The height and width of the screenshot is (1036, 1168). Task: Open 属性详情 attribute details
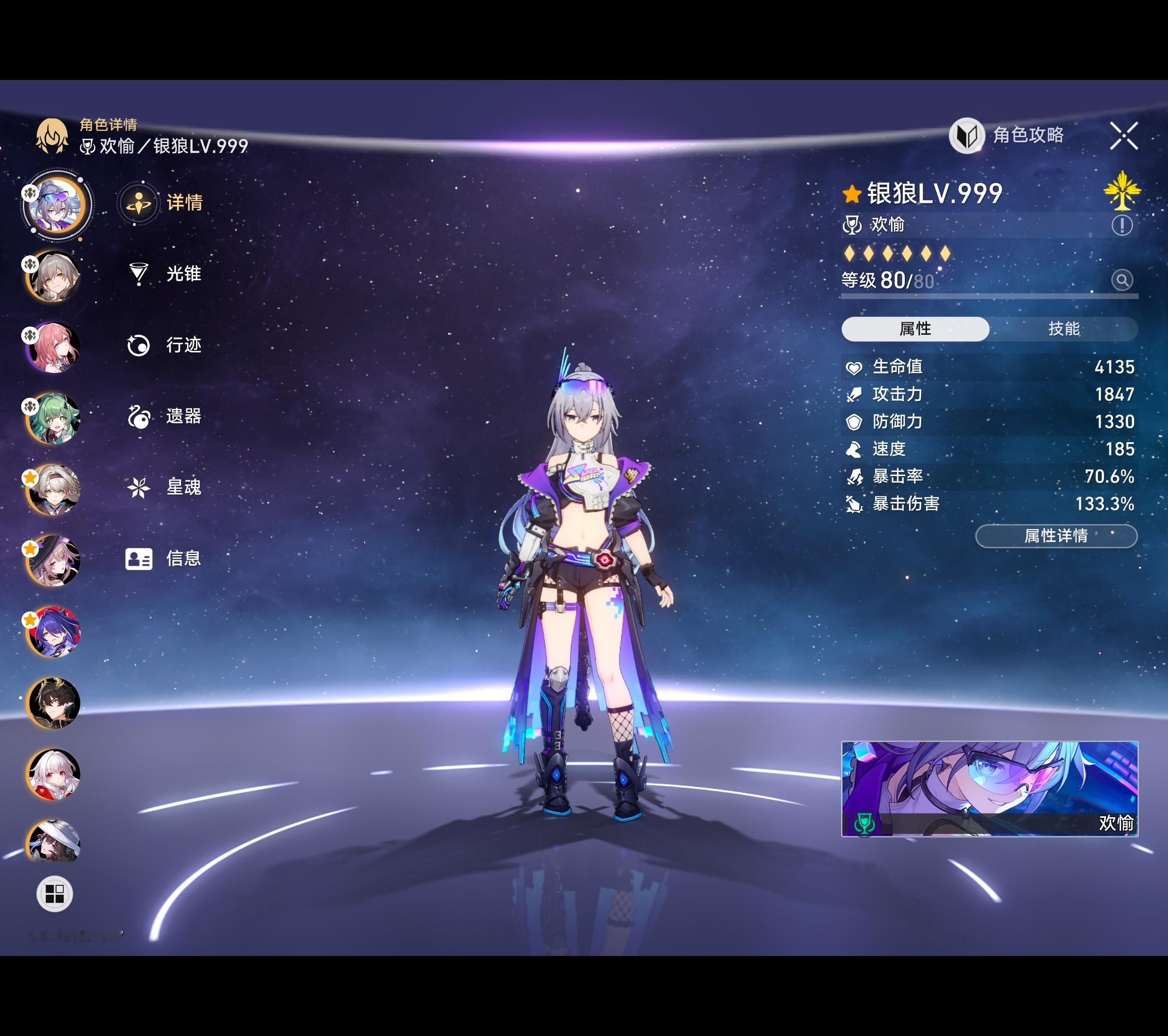[x=1055, y=536]
